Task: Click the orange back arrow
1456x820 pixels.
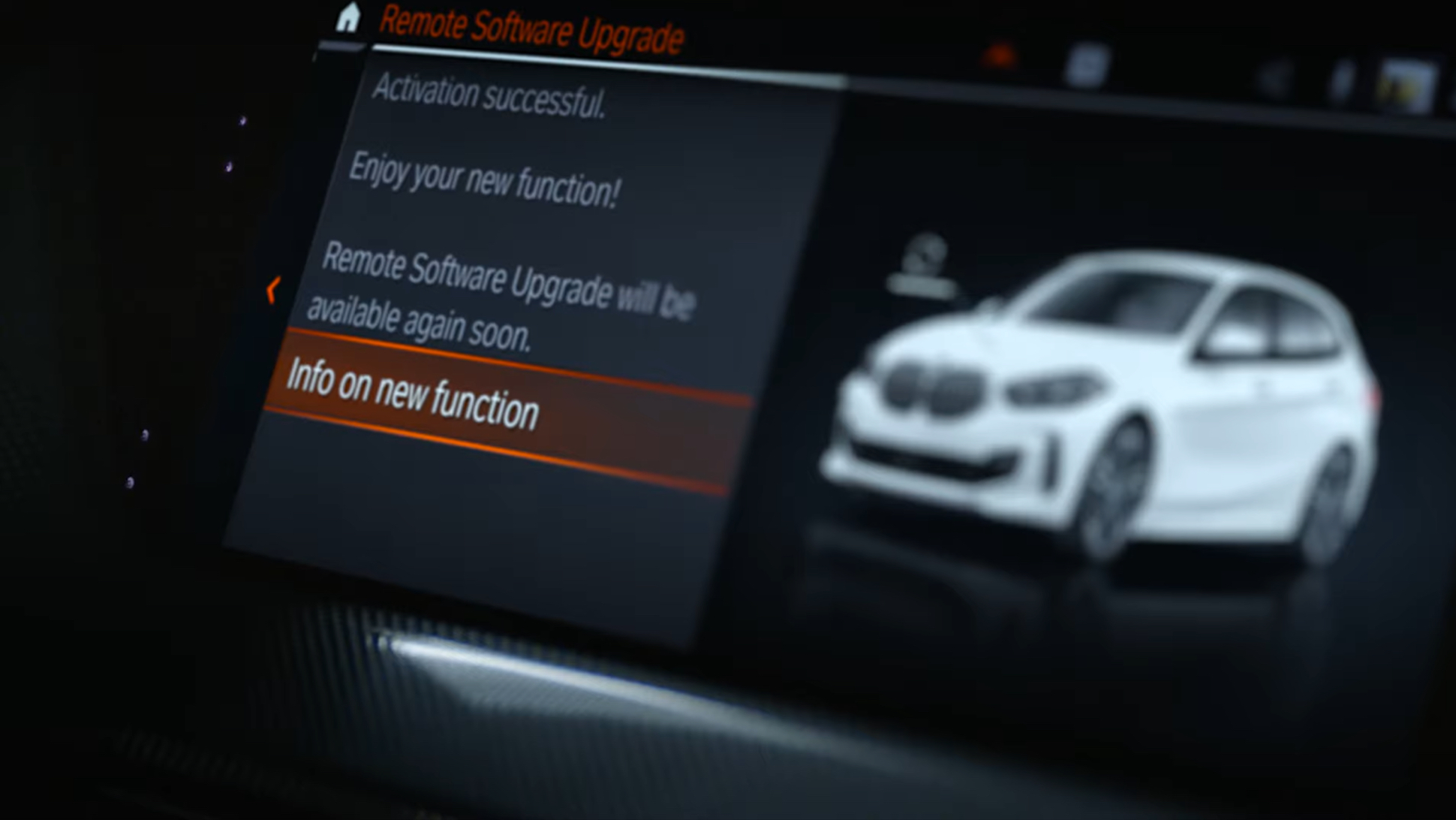Action: coord(273,290)
